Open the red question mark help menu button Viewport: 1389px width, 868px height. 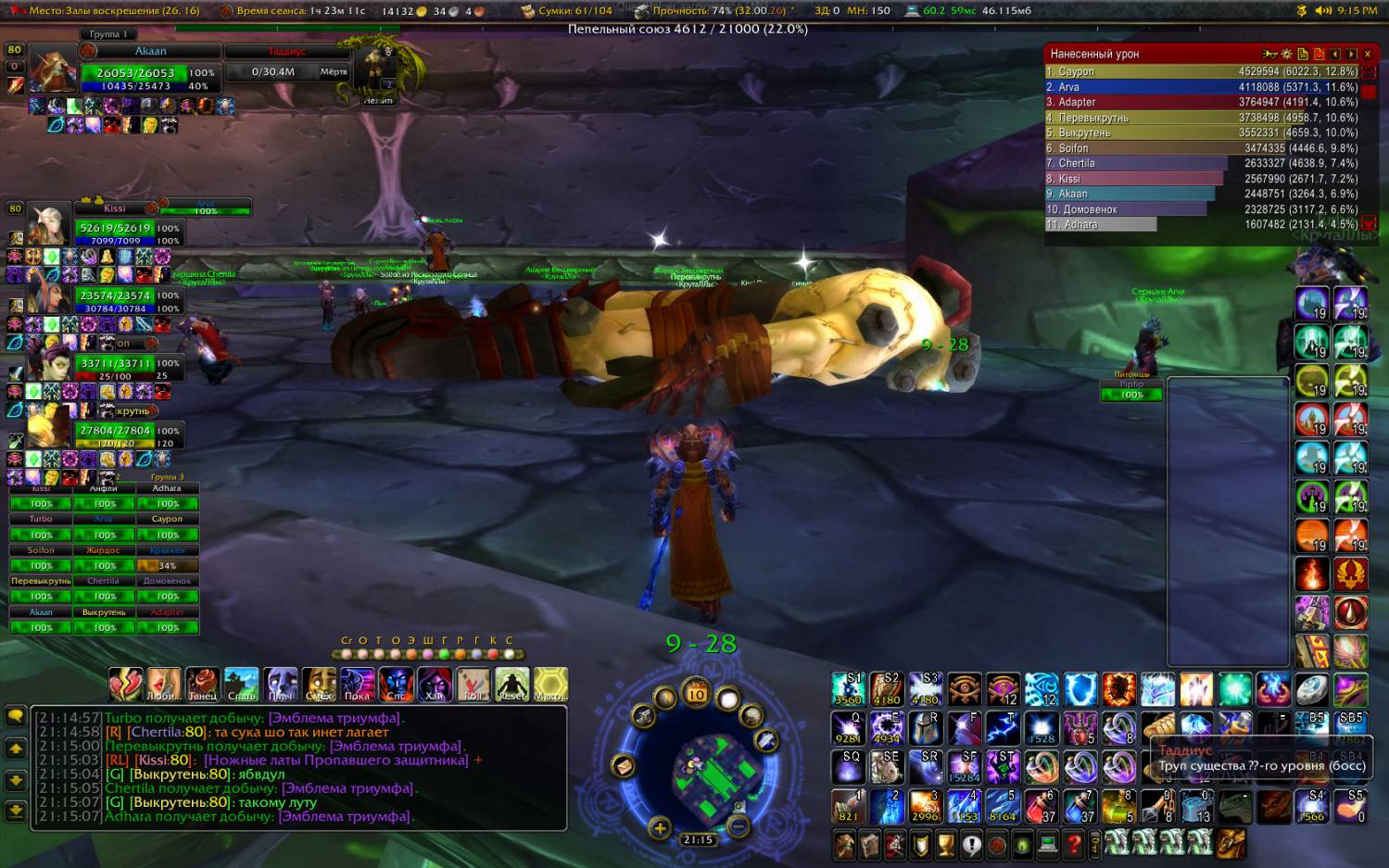[x=1074, y=844]
